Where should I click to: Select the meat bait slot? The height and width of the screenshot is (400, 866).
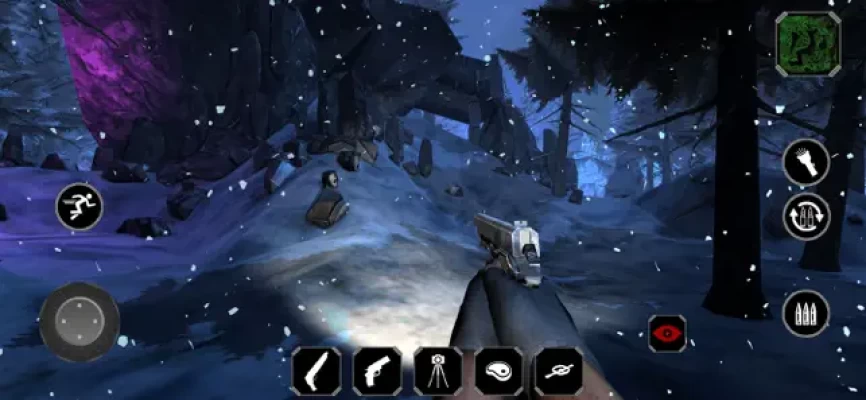(x=498, y=371)
